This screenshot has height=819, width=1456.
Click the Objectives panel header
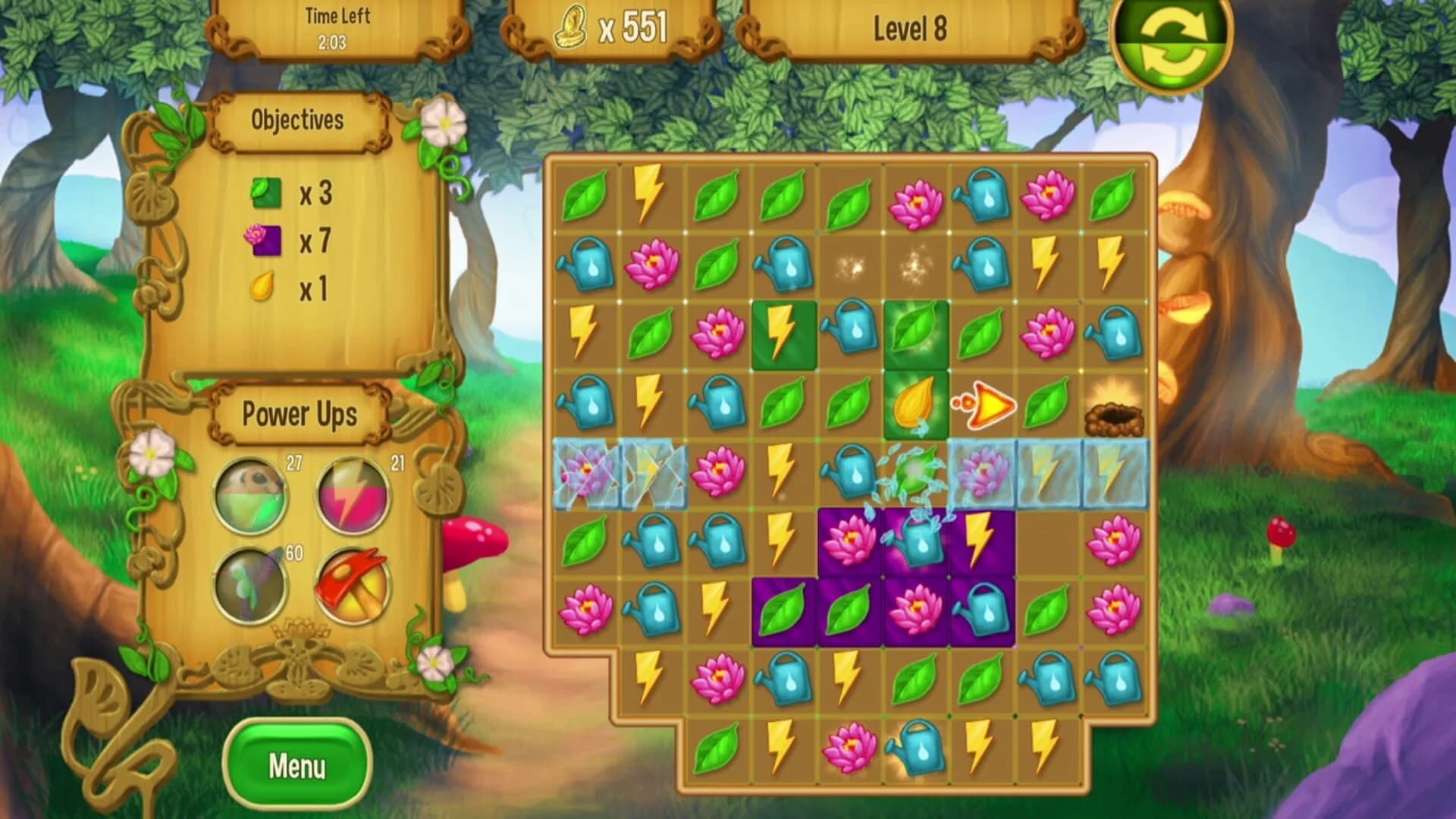click(297, 118)
